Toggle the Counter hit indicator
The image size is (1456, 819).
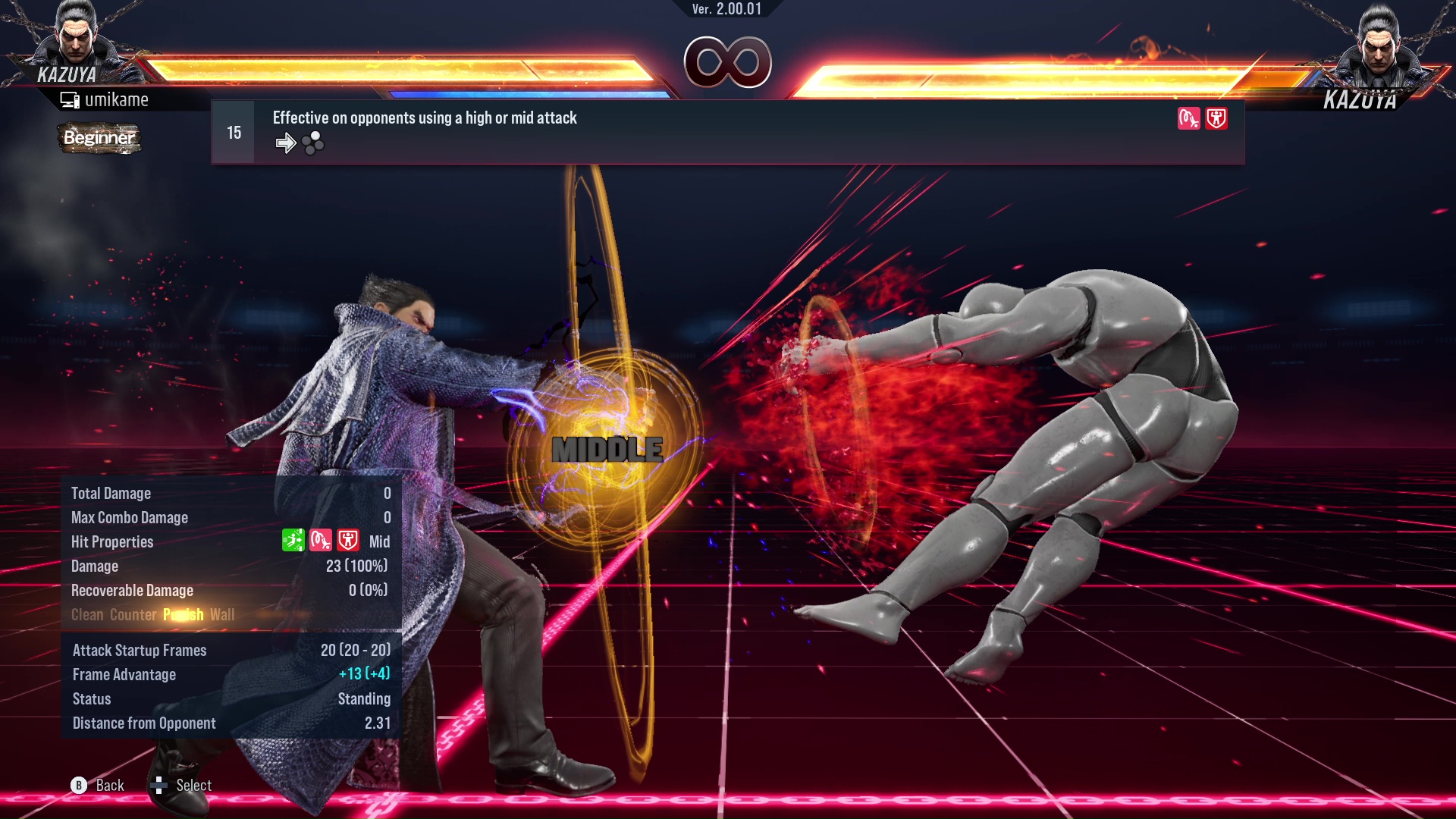coord(134,615)
